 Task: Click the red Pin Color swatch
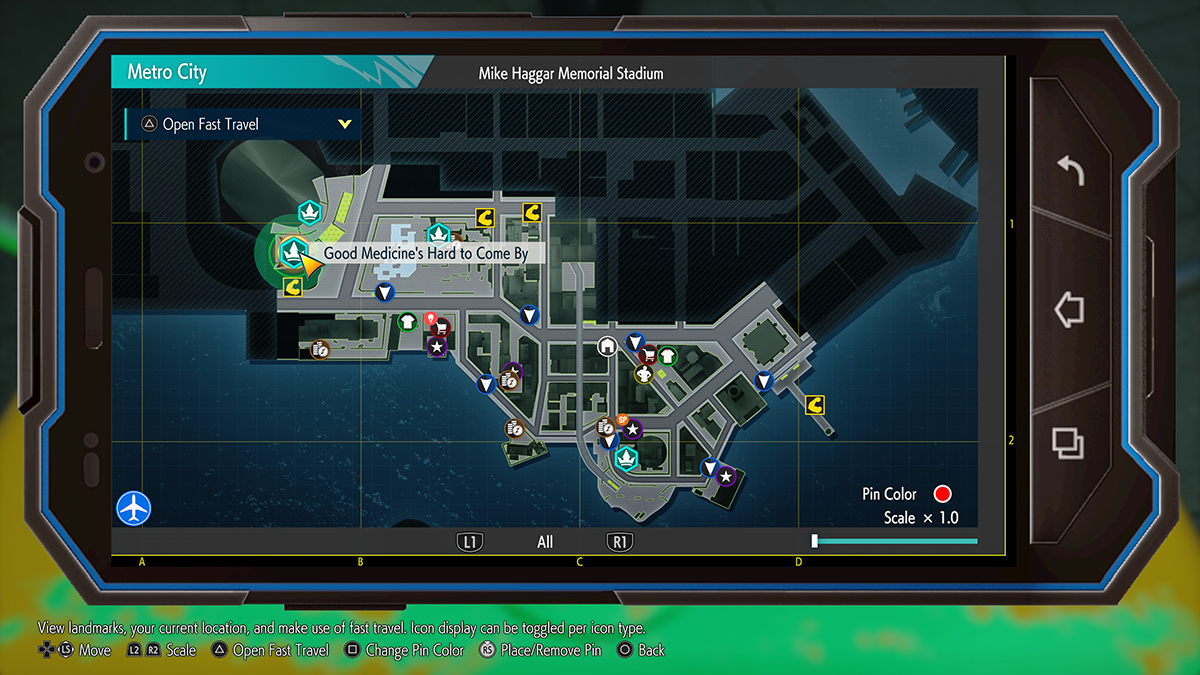click(x=941, y=494)
